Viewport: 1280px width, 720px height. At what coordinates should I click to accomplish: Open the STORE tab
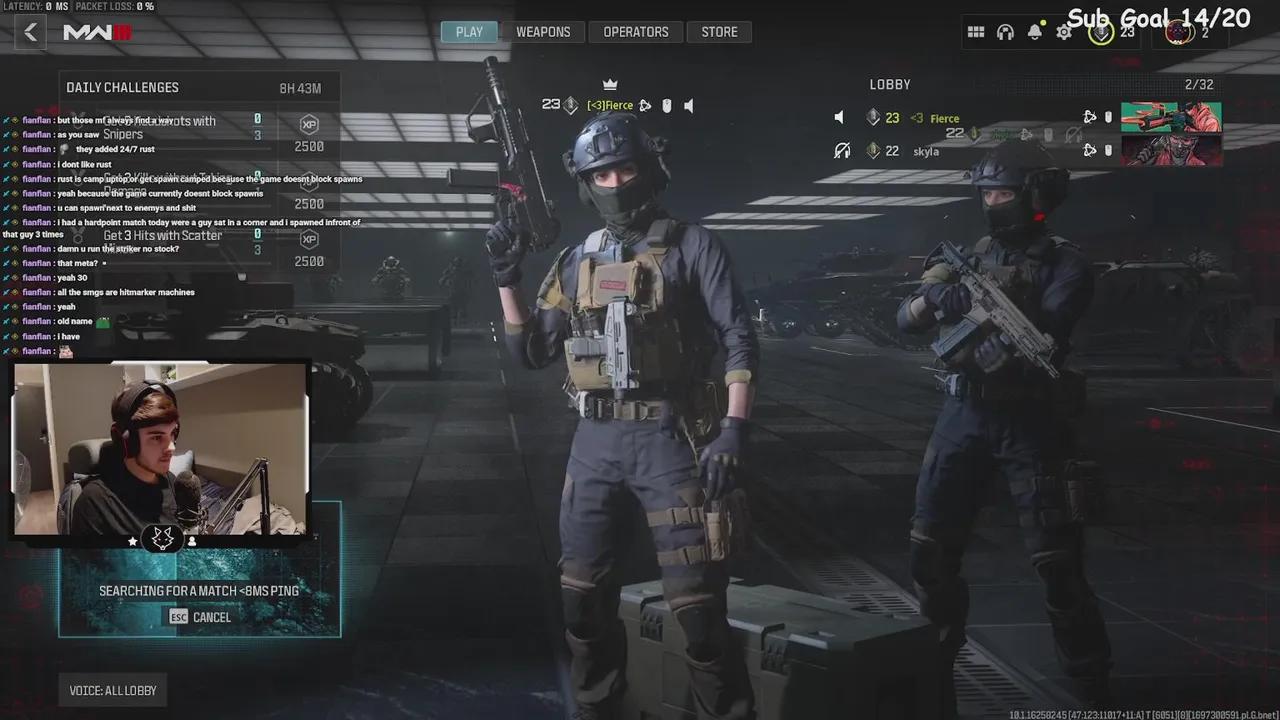(x=719, y=31)
